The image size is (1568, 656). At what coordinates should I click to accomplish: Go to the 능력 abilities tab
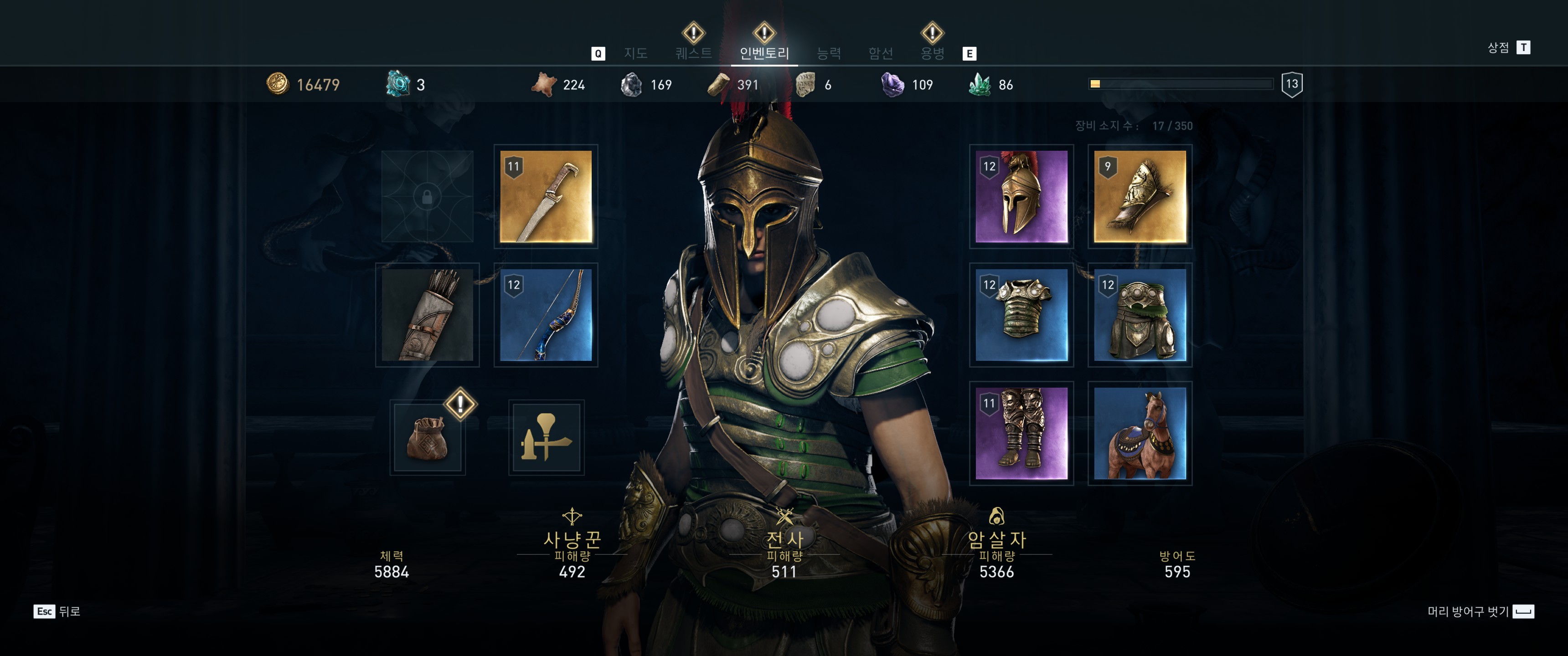[828, 54]
